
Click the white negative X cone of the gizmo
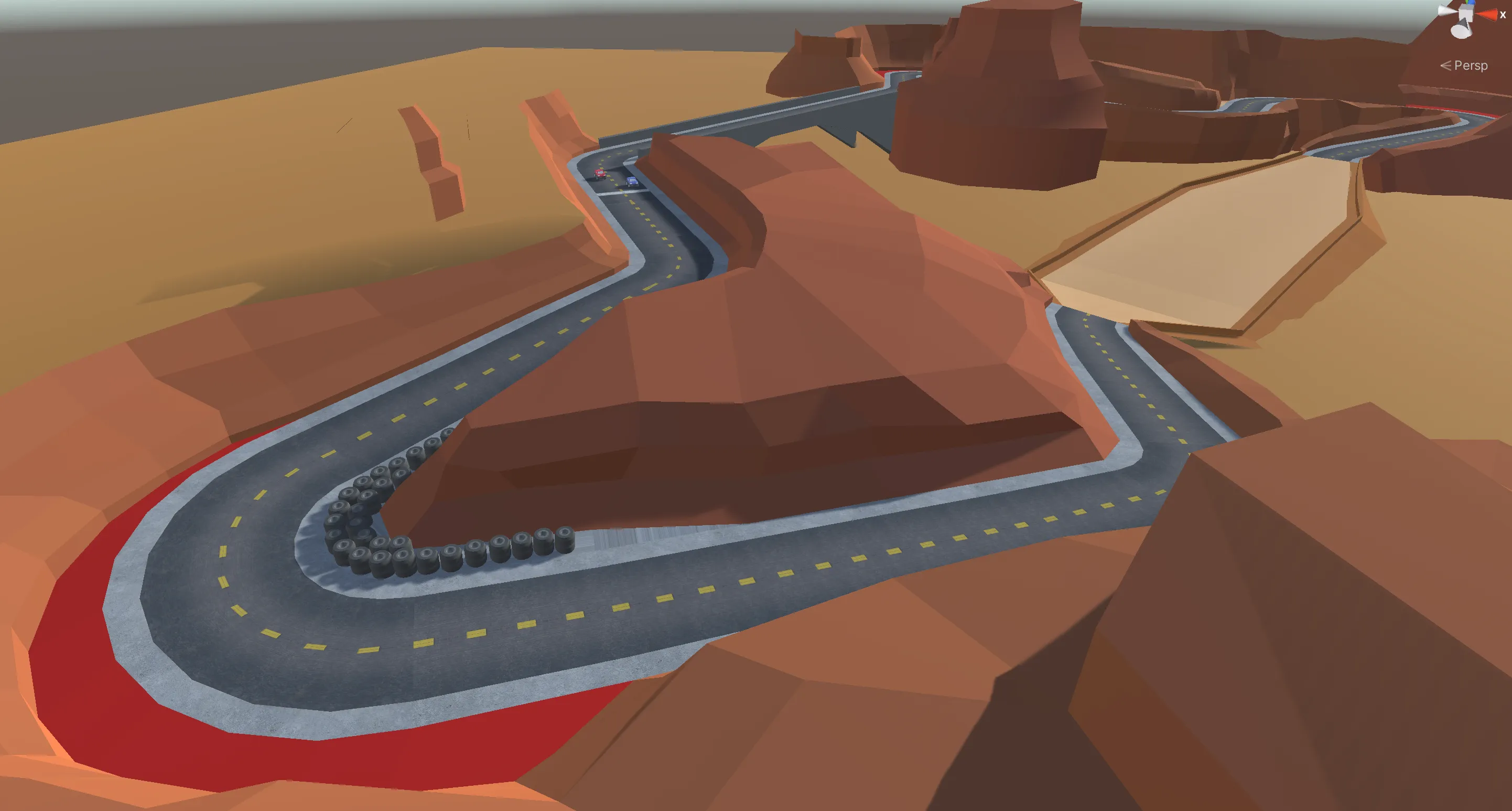click(x=1445, y=10)
